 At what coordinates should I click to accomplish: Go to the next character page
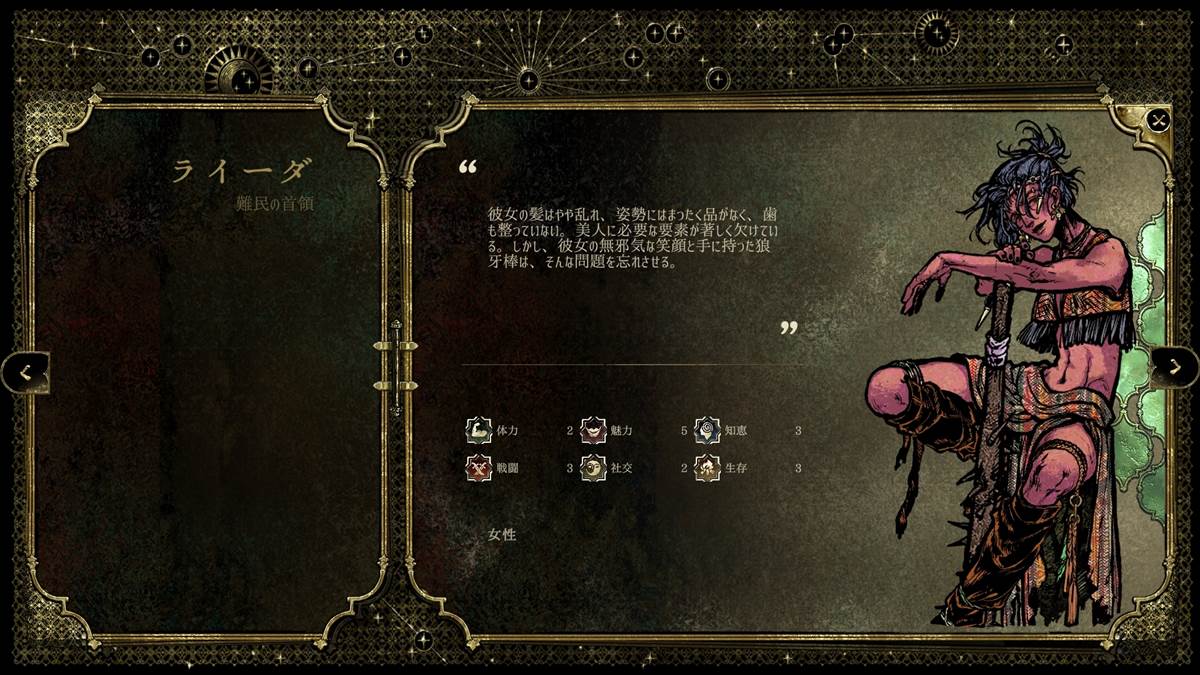click(1173, 368)
